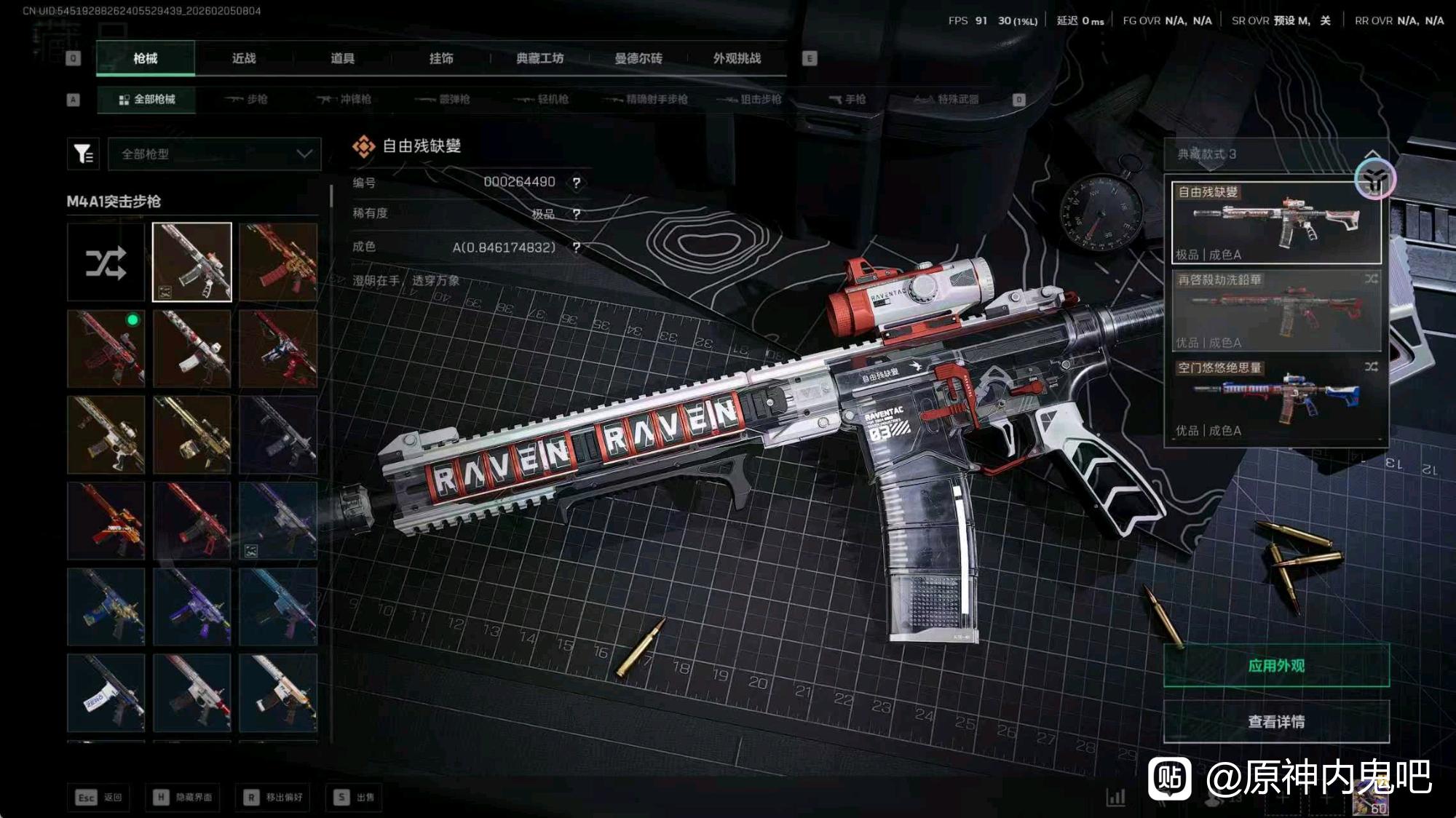
Task: Switch to the 近战 melee tab
Action: point(244,58)
